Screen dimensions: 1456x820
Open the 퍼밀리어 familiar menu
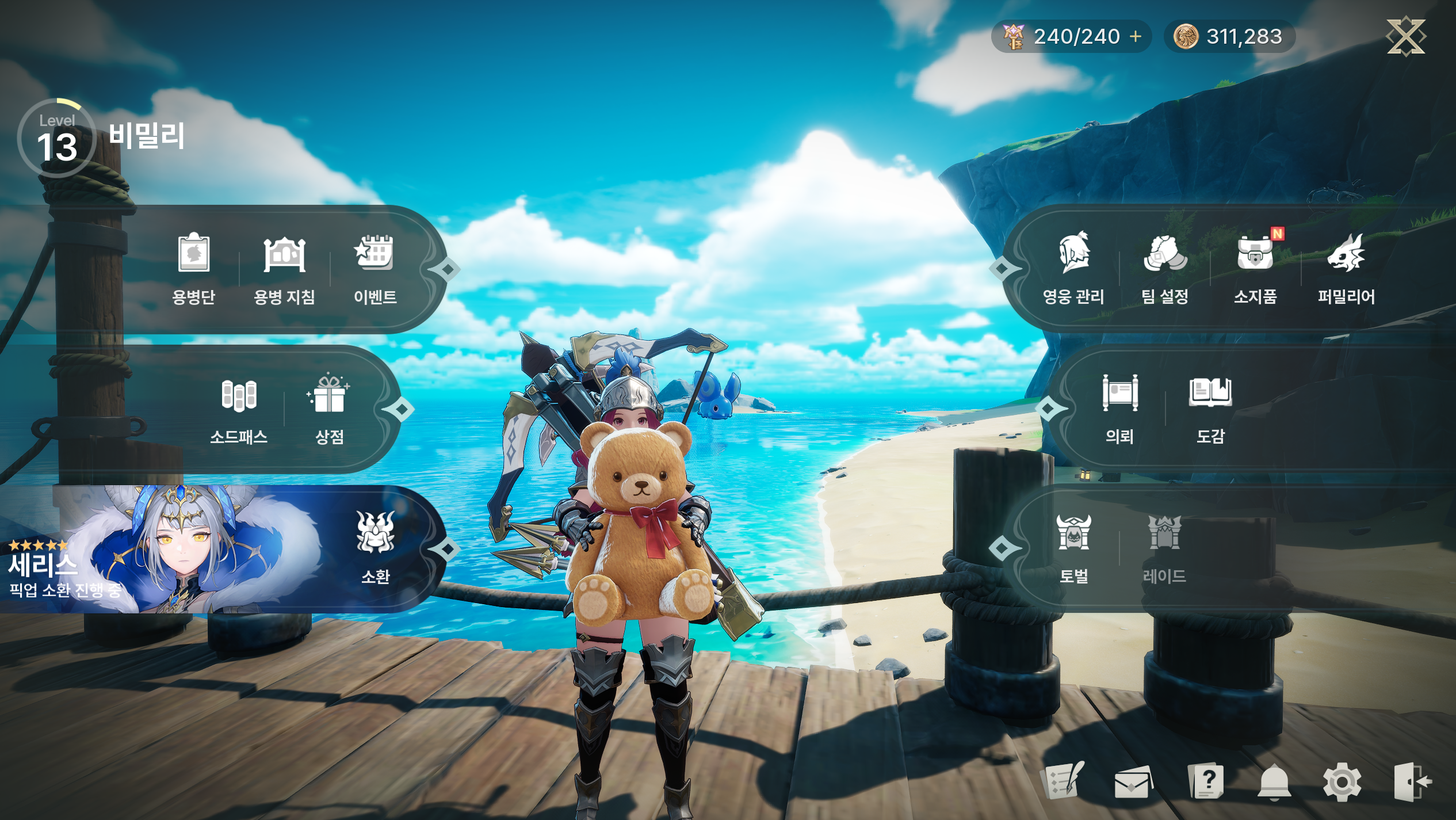(1346, 268)
